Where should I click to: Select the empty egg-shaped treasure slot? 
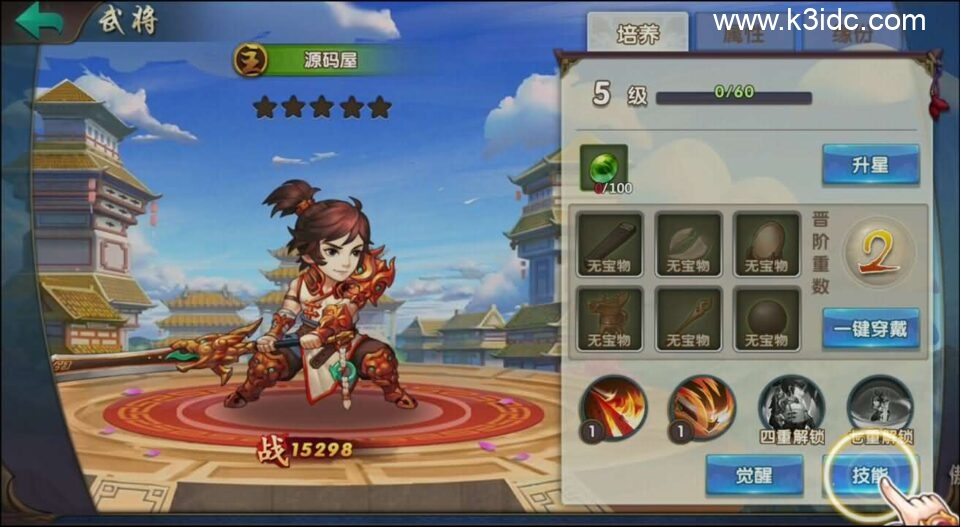point(766,244)
